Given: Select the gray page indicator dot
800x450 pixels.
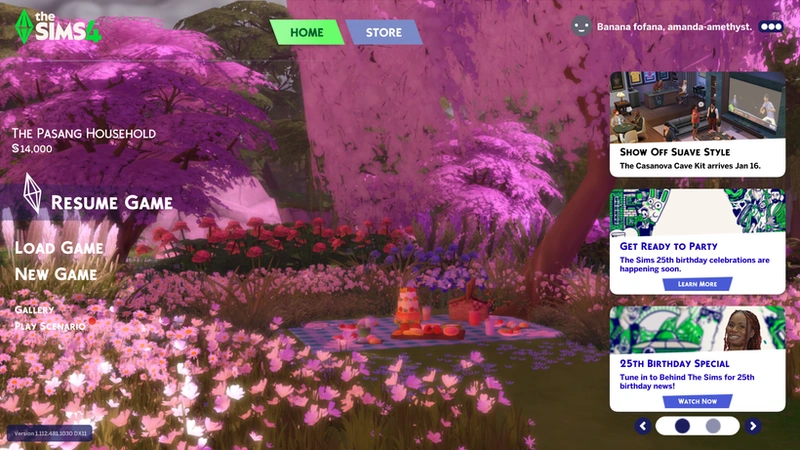Looking at the screenshot, I should (x=713, y=426).
